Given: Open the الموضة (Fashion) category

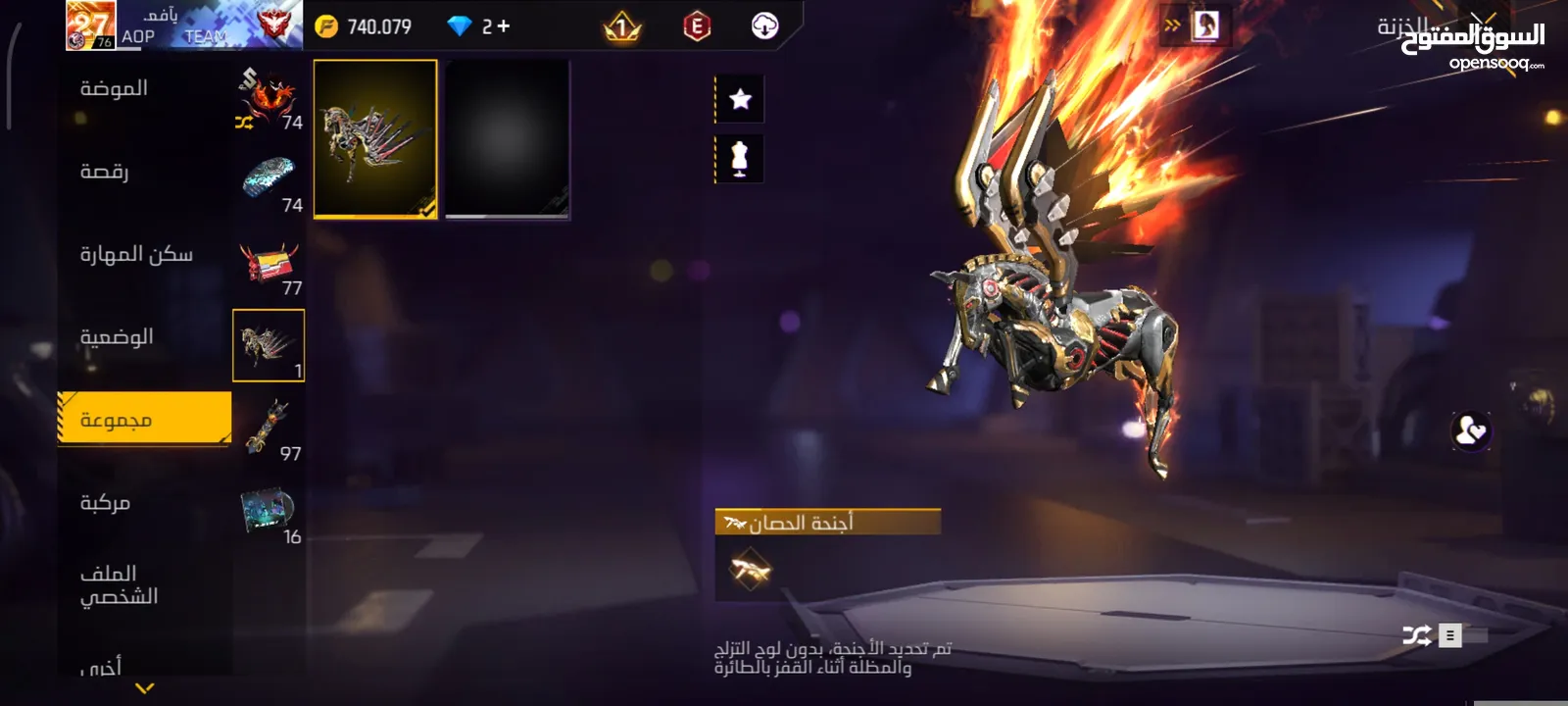Looking at the screenshot, I should point(115,89).
